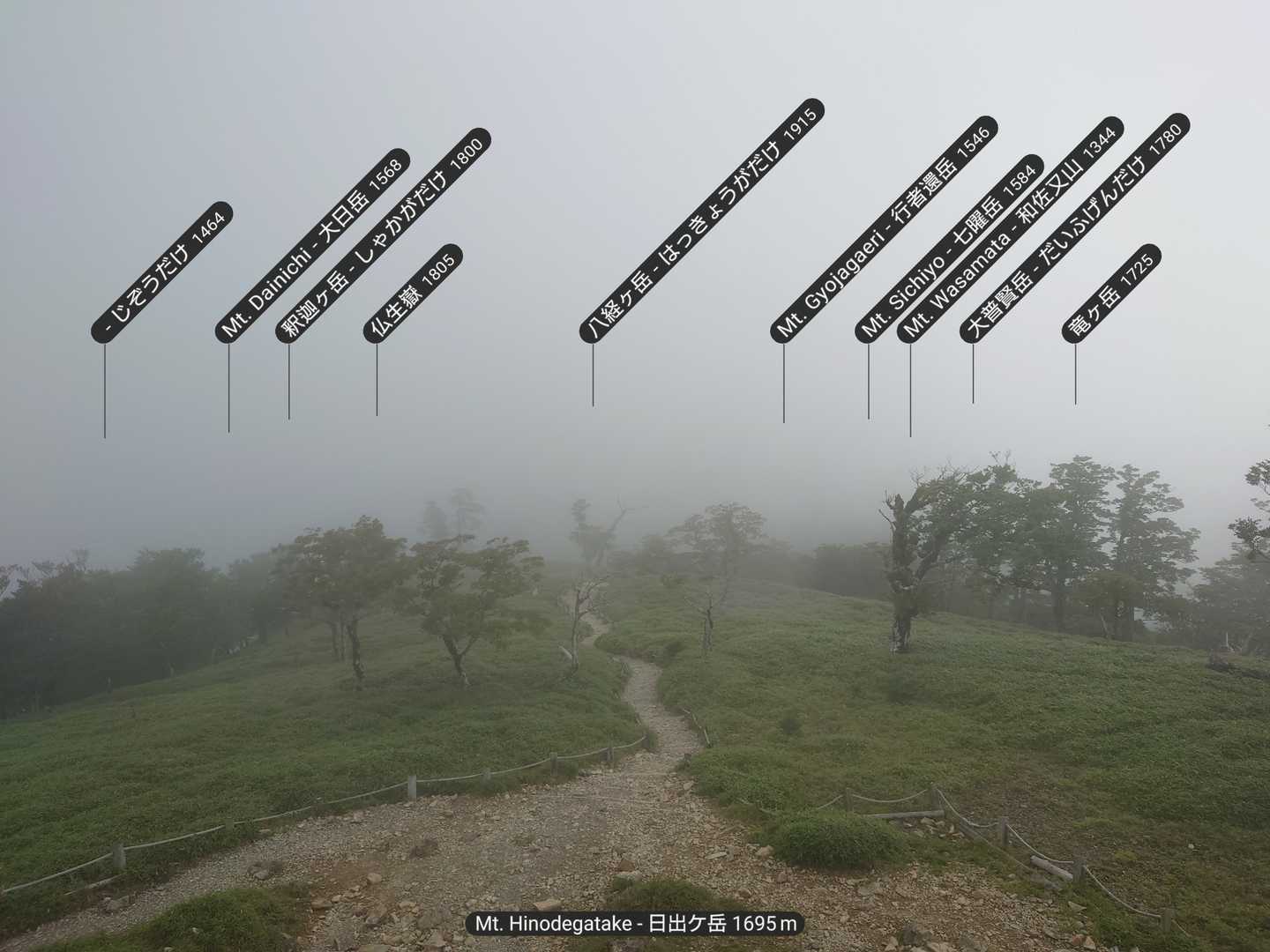Select the Mt. Wasamata 1344 label
The image size is (1270, 952).
point(1010,230)
